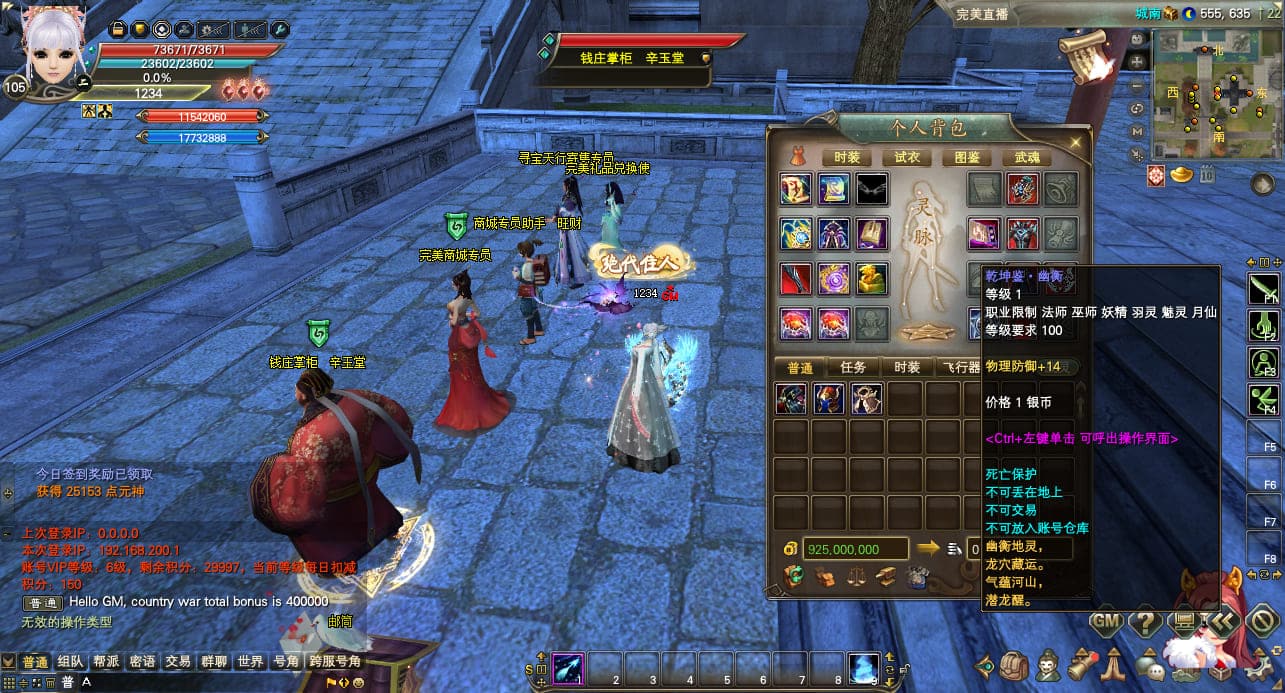Viewport: 1285px width, 693px height.
Task: Click the 试衣 fitting button
Action: tap(906, 157)
